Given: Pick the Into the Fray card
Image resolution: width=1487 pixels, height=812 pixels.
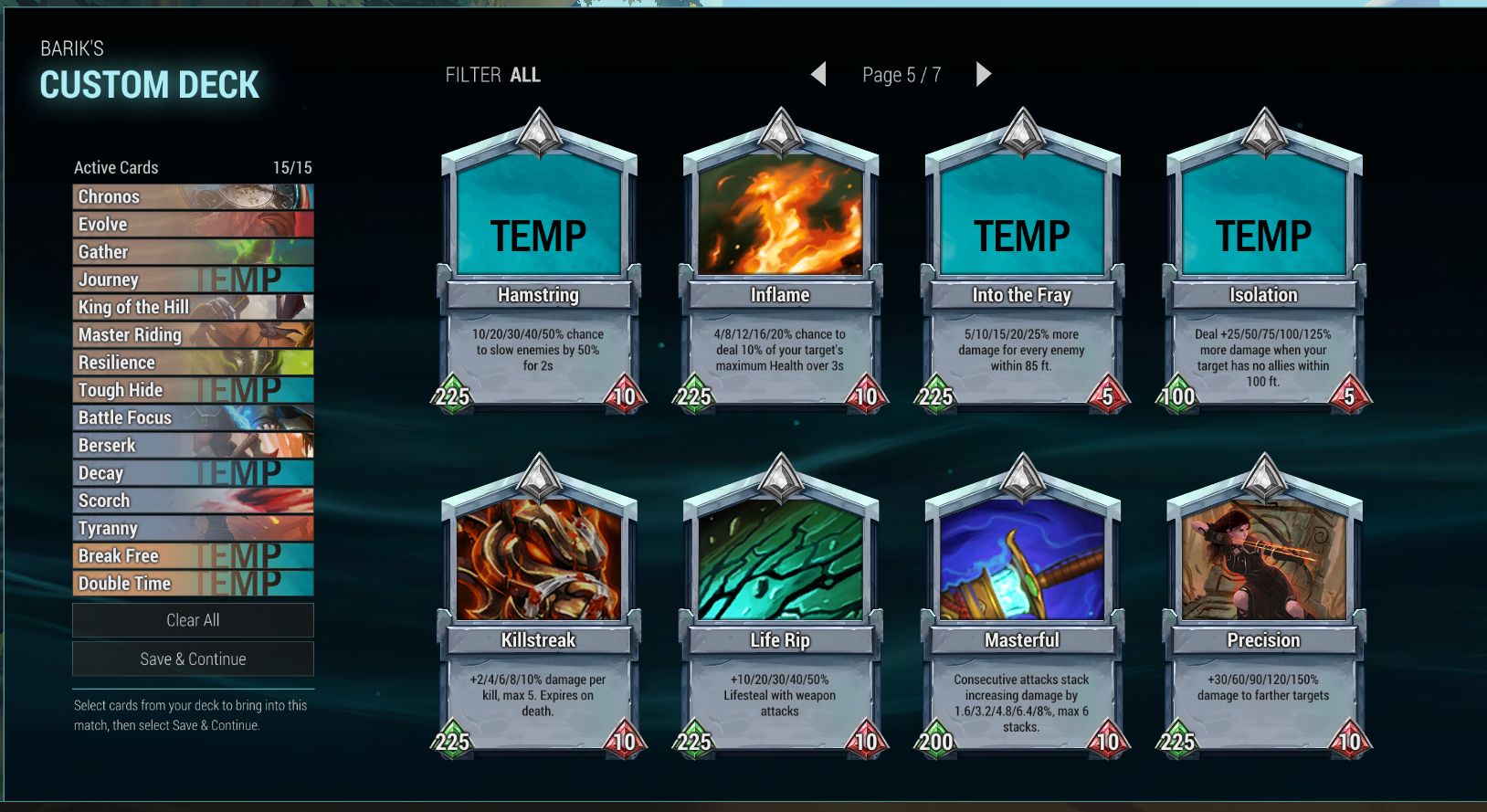Looking at the screenshot, I should 1022,265.
